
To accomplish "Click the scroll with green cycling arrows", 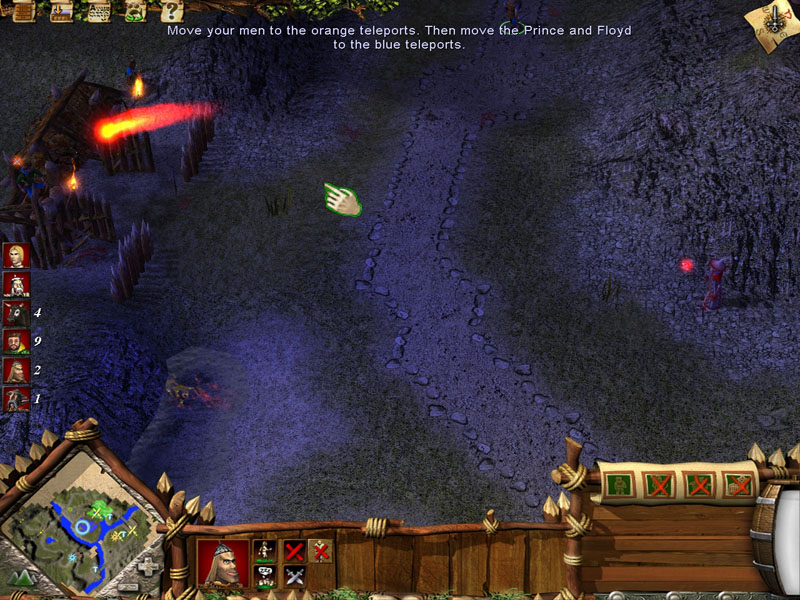I will point(136,11).
